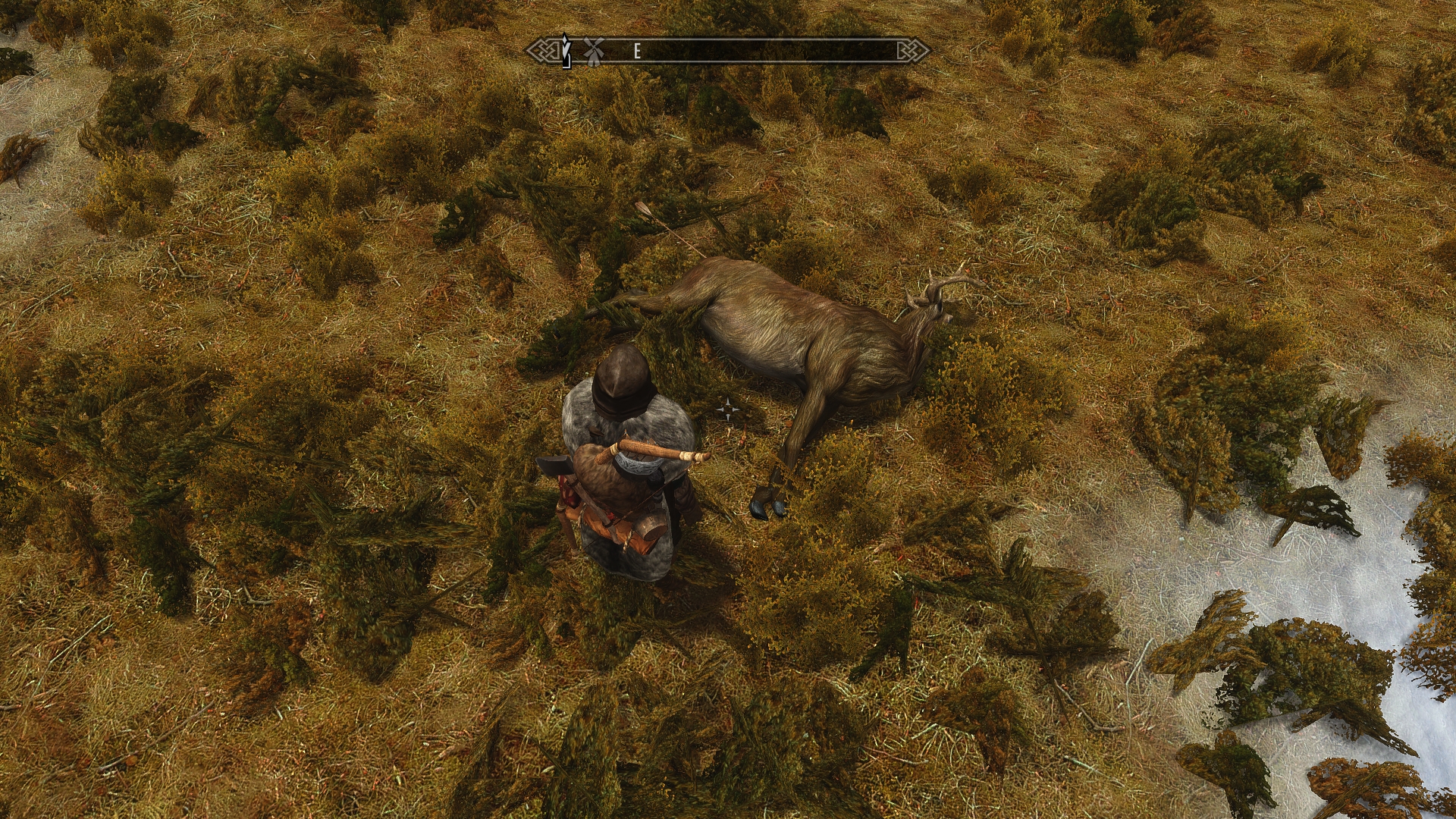This screenshot has width=1456, height=819.
Task: Select the quest arrow marker on the compass
Action: click(x=565, y=49)
